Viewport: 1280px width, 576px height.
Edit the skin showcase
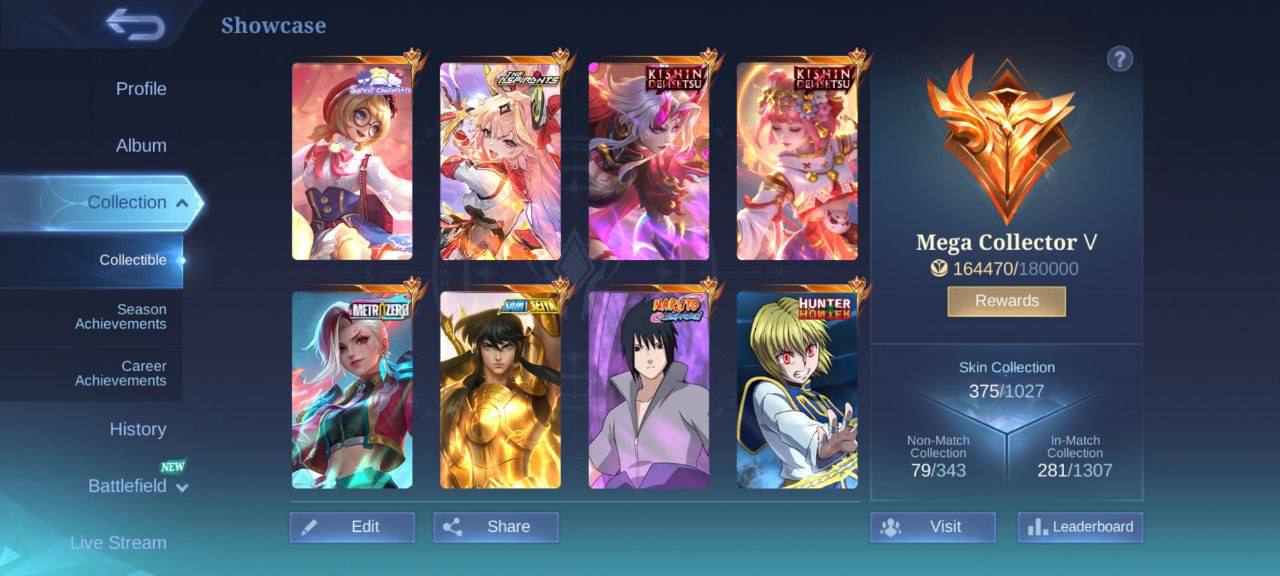click(x=352, y=527)
